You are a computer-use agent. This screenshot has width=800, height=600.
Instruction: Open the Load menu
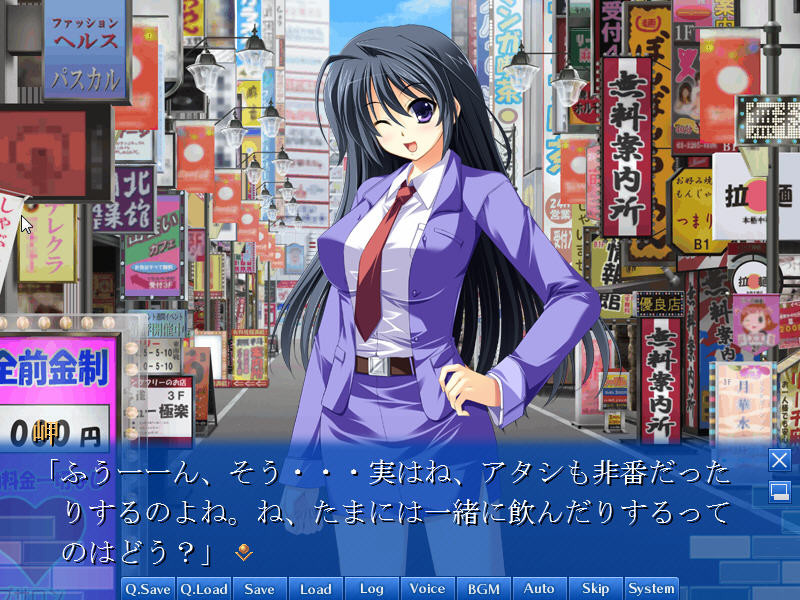316,589
